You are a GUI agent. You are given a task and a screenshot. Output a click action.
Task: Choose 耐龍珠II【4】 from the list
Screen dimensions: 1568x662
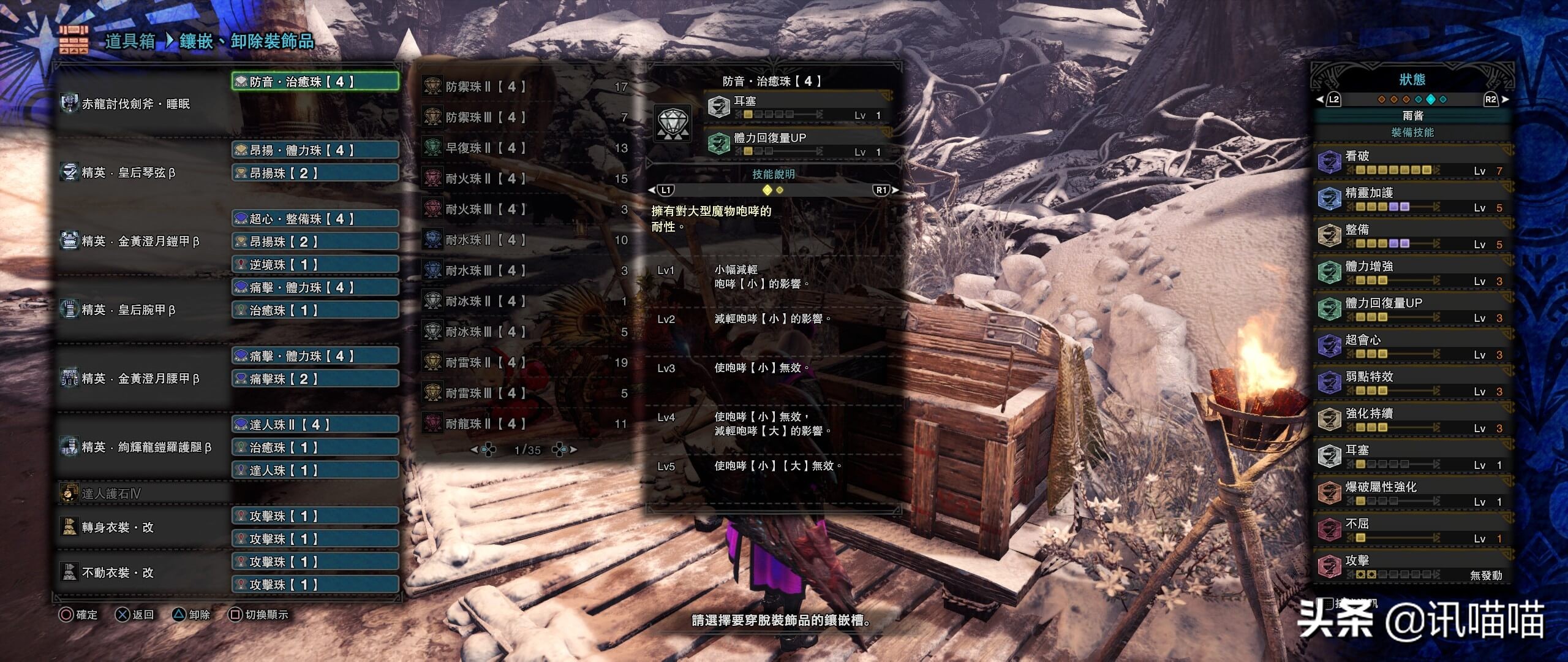(x=526, y=424)
